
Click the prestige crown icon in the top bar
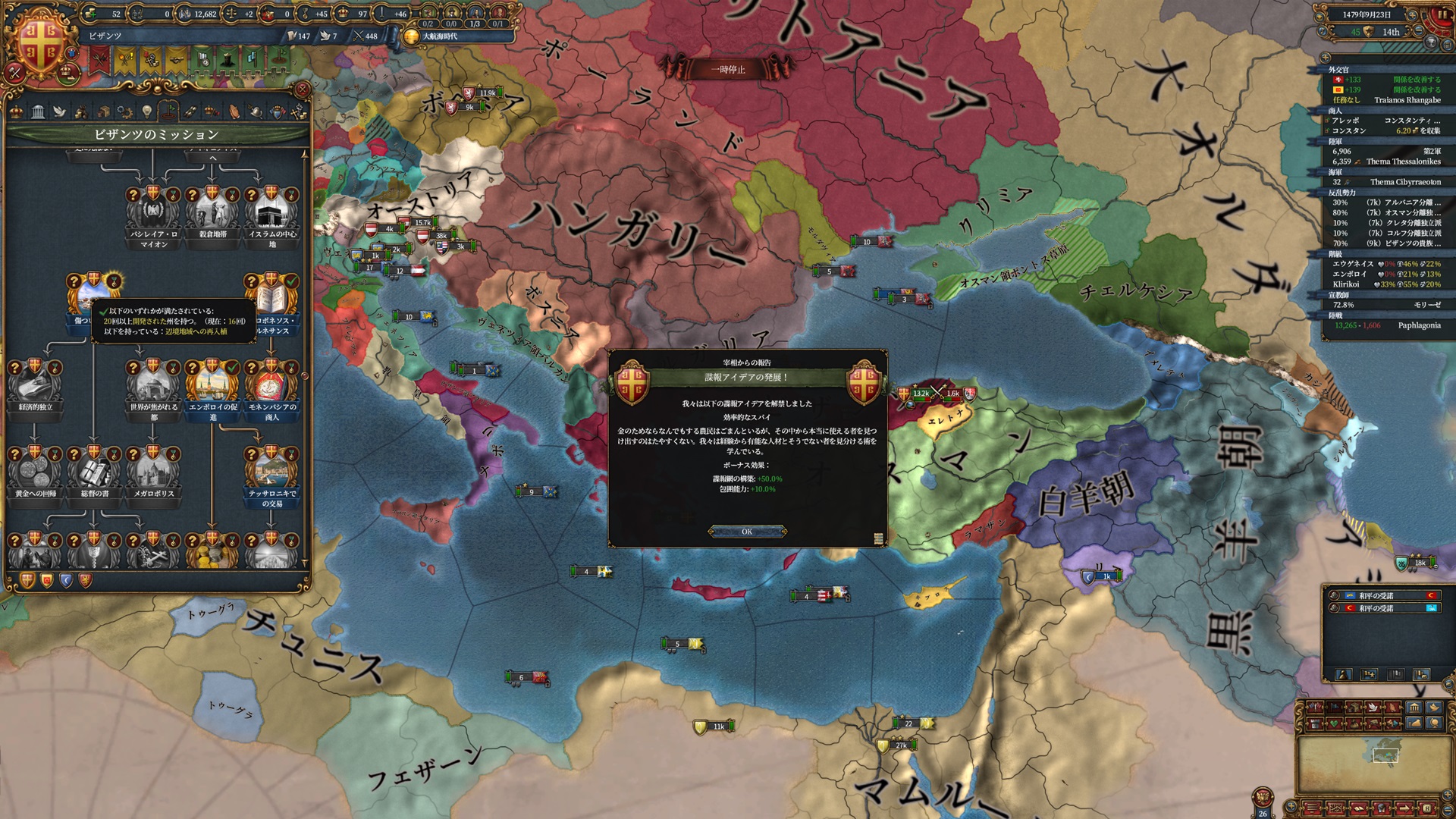pos(341,14)
